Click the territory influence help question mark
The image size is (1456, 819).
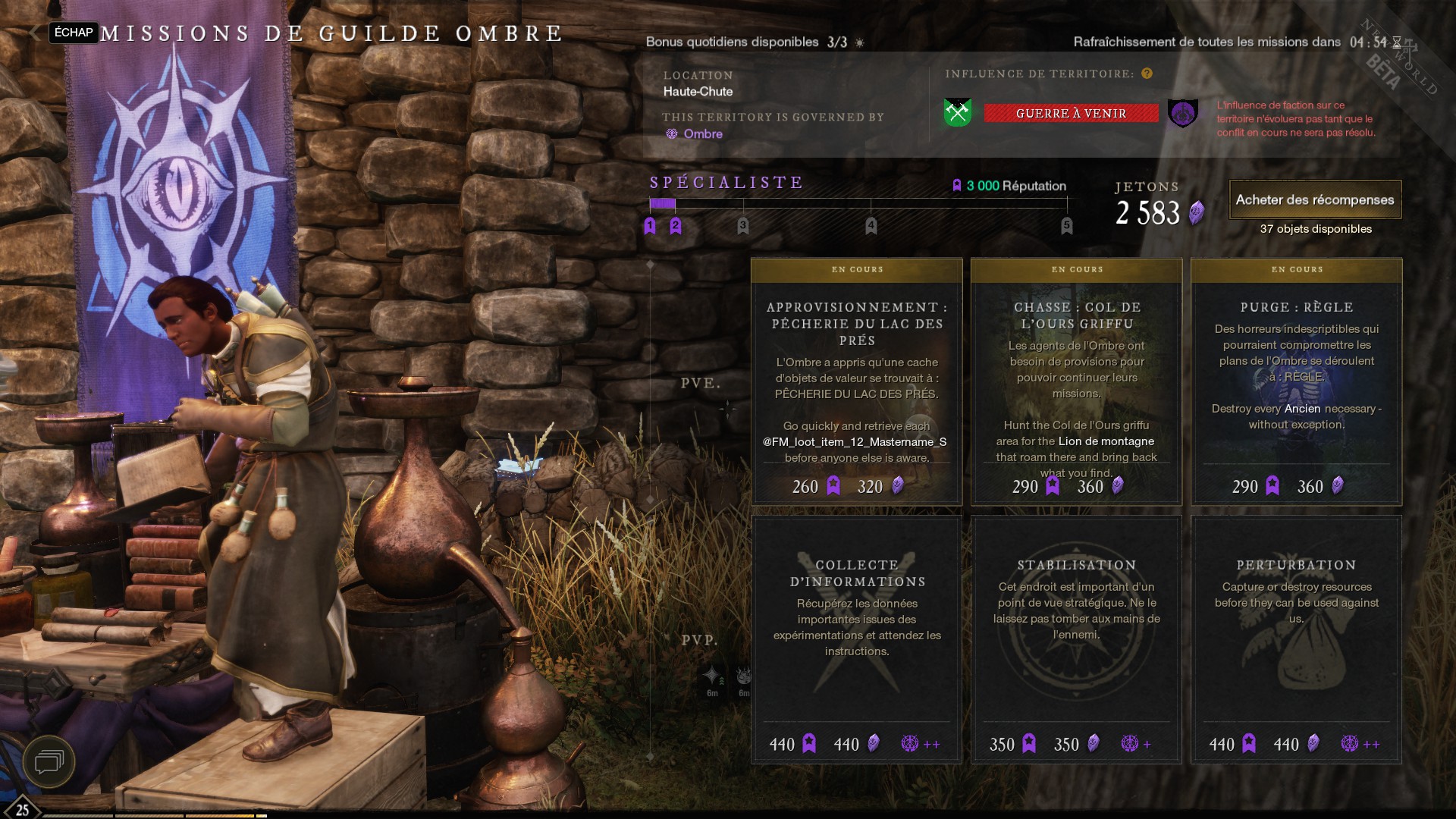point(1147,74)
